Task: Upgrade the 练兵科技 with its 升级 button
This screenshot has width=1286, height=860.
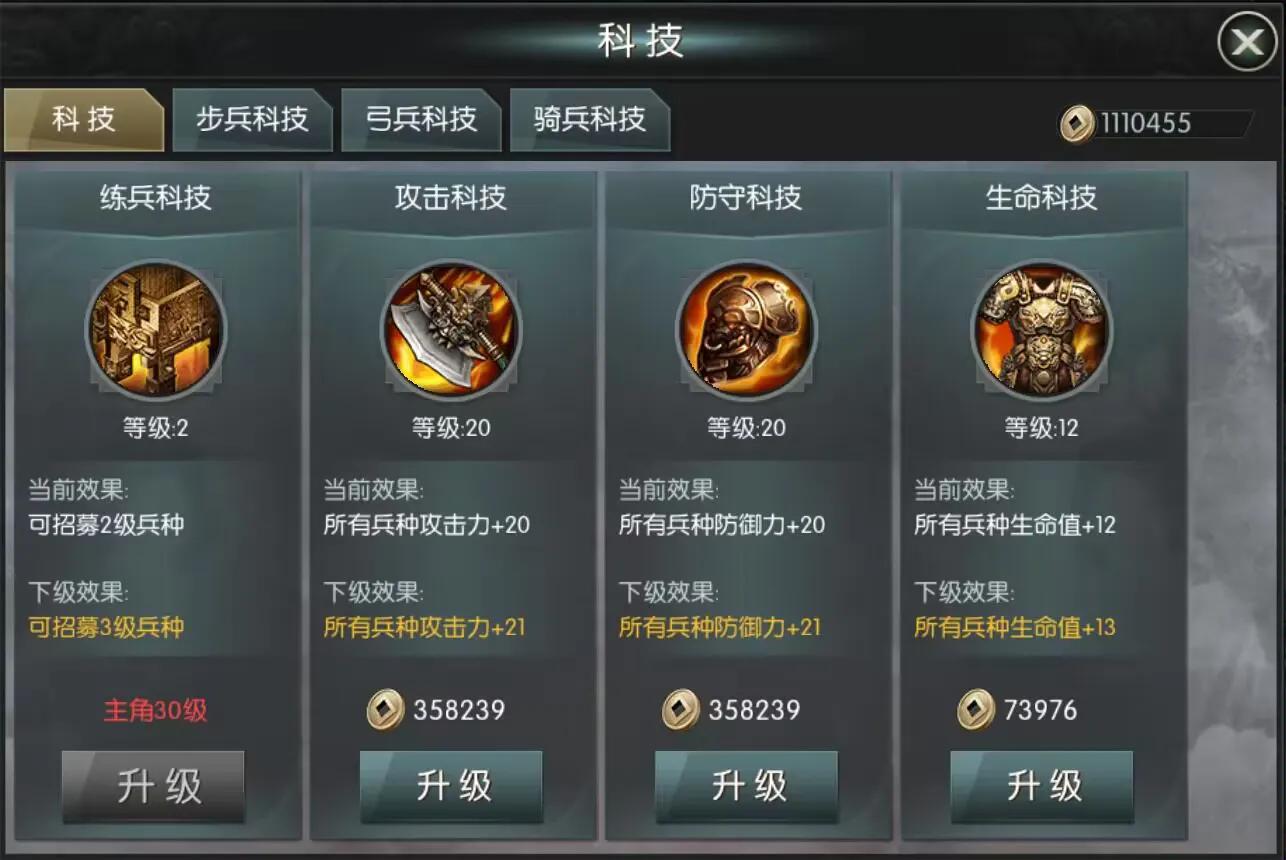Action: (x=153, y=787)
